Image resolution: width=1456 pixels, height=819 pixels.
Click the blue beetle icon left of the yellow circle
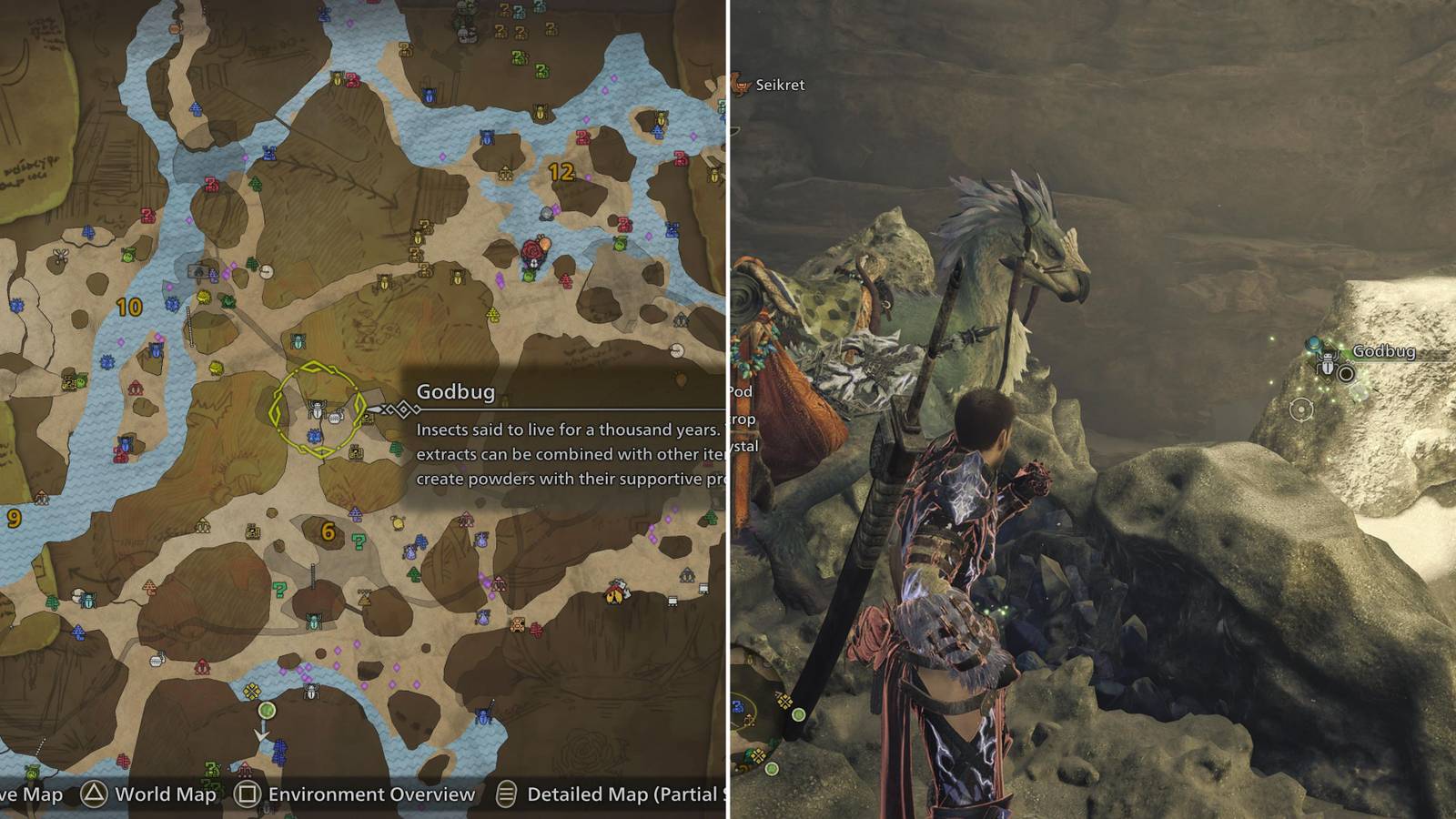click(x=315, y=435)
